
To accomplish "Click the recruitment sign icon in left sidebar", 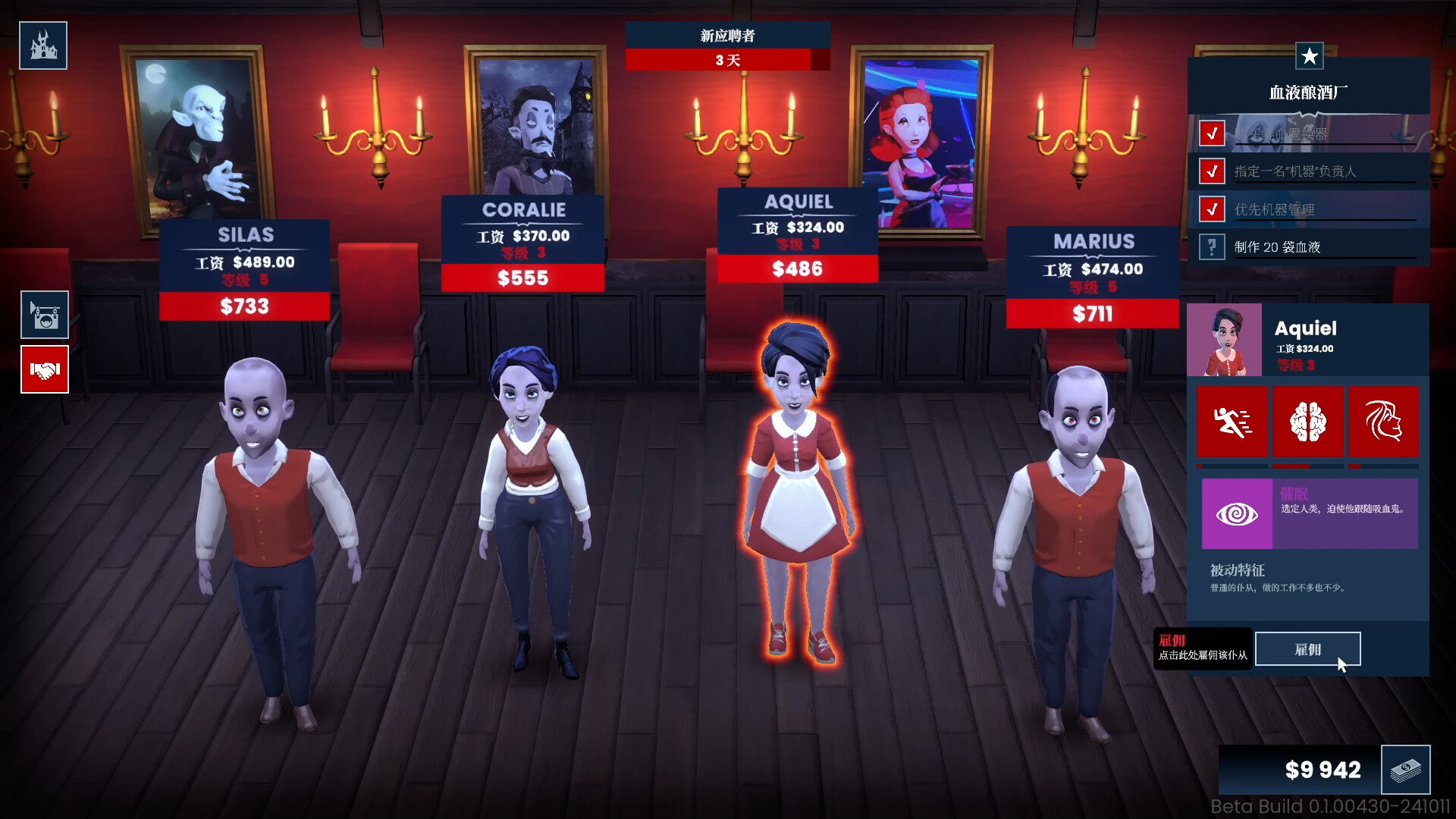I will pyautogui.click(x=43, y=315).
